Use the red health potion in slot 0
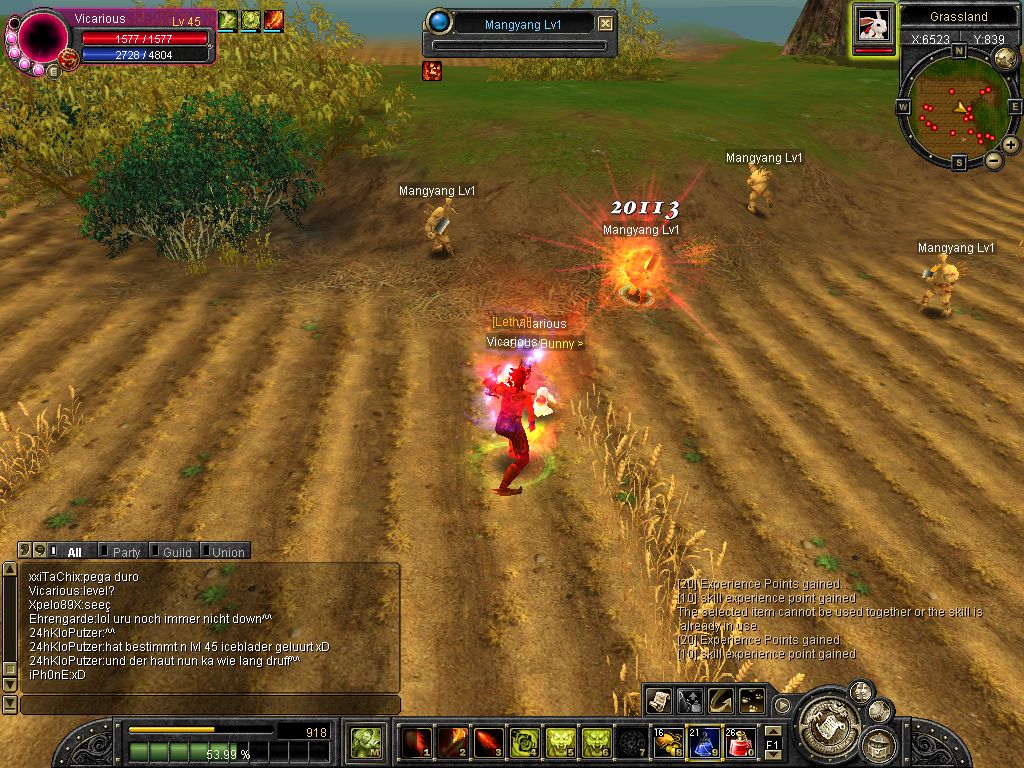Screen dimensions: 1024x768 (x=740, y=742)
